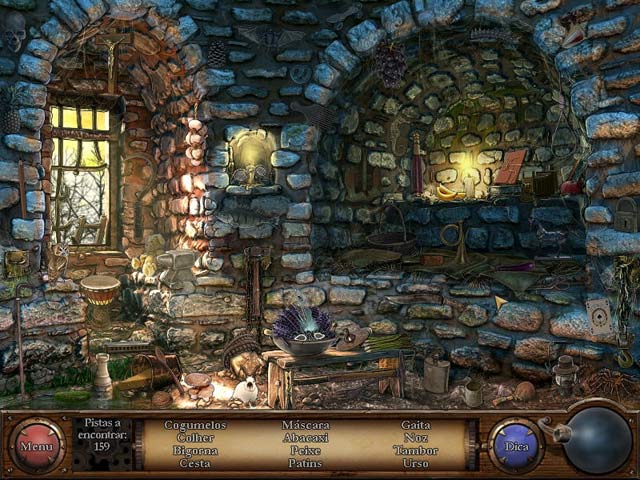Viewport: 640px width, 480px height.
Task: Choose Máscara from the item list
Action: point(305,425)
